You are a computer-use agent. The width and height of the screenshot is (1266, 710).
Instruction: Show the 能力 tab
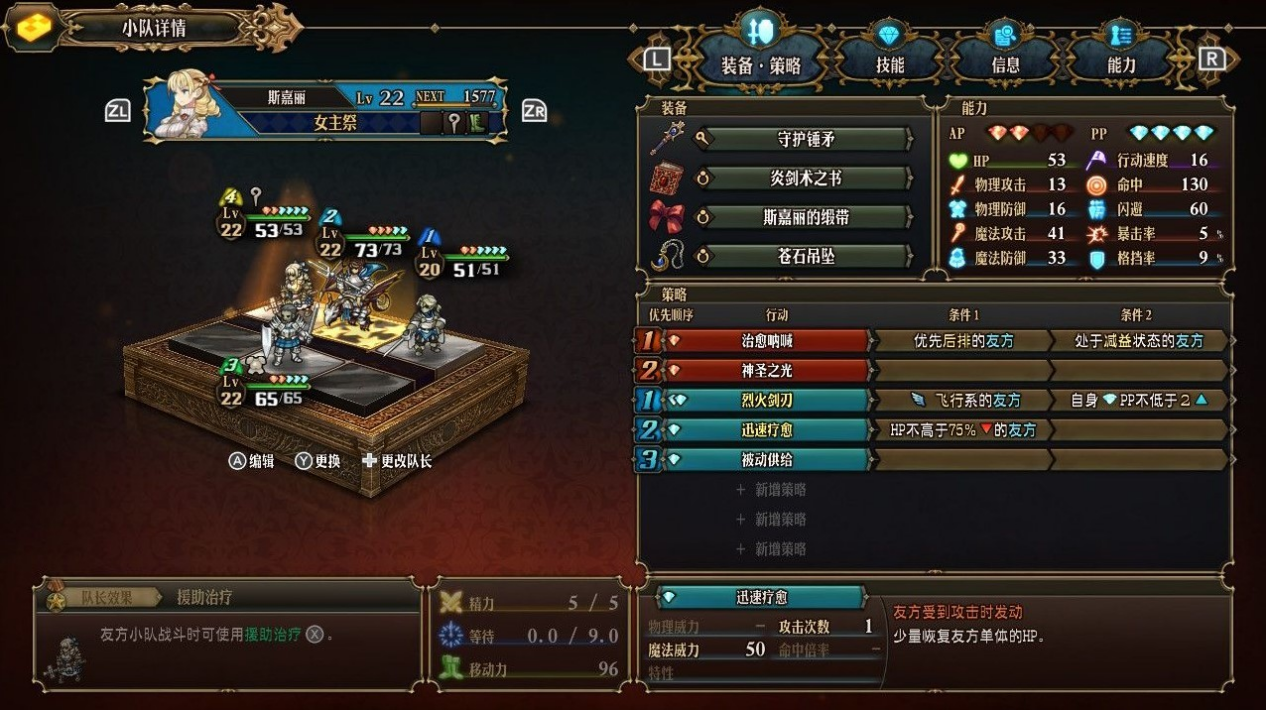click(1121, 63)
